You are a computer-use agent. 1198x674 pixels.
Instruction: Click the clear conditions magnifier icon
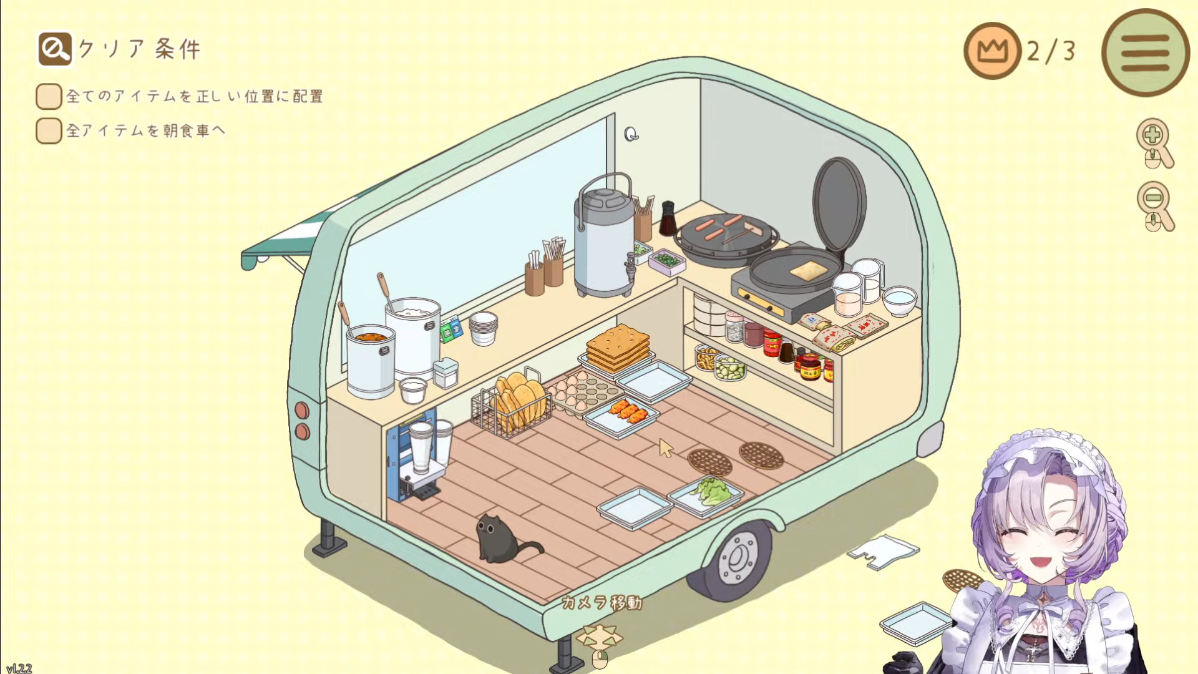[x=54, y=48]
